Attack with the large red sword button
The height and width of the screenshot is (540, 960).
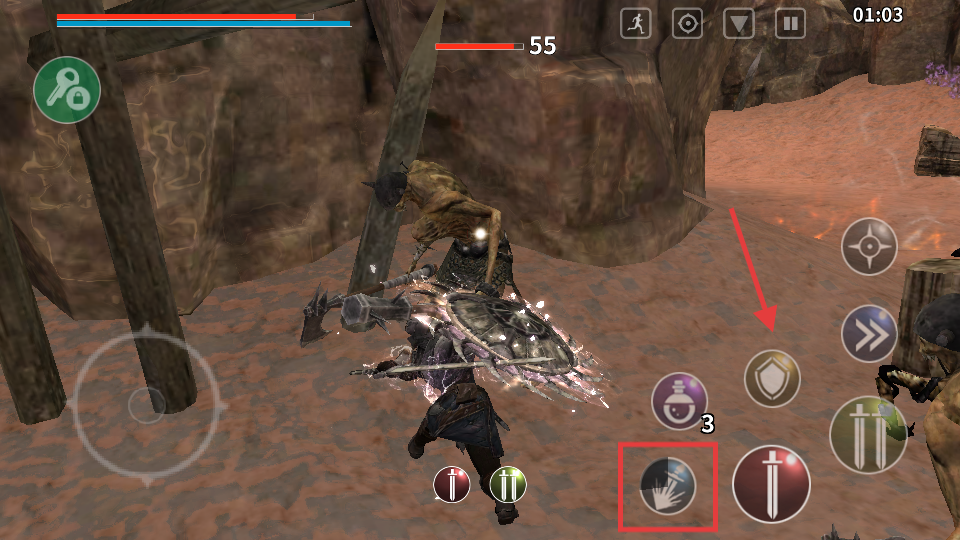(x=771, y=484)
